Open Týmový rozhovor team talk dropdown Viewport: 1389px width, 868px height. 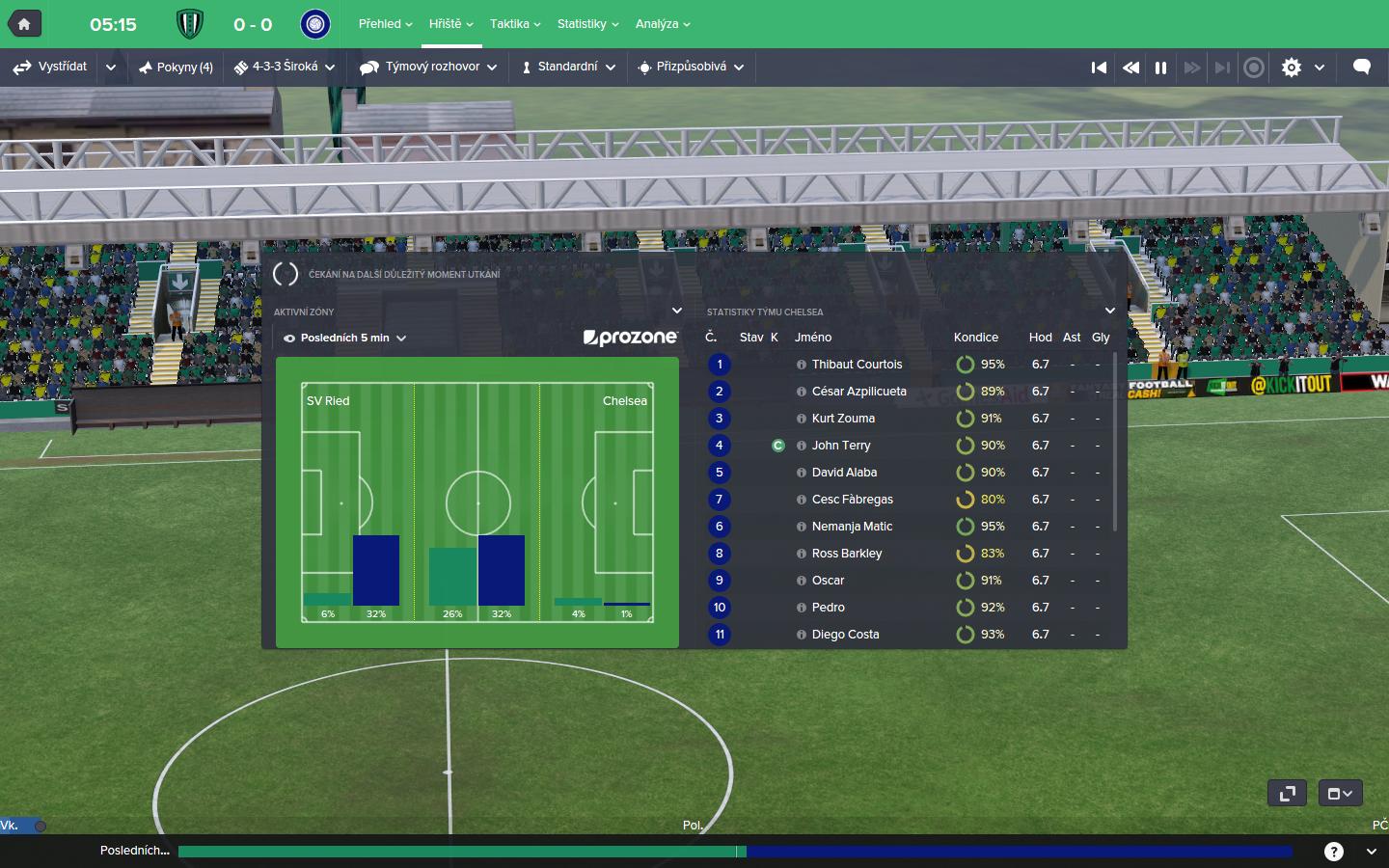[x=428, y=68]
